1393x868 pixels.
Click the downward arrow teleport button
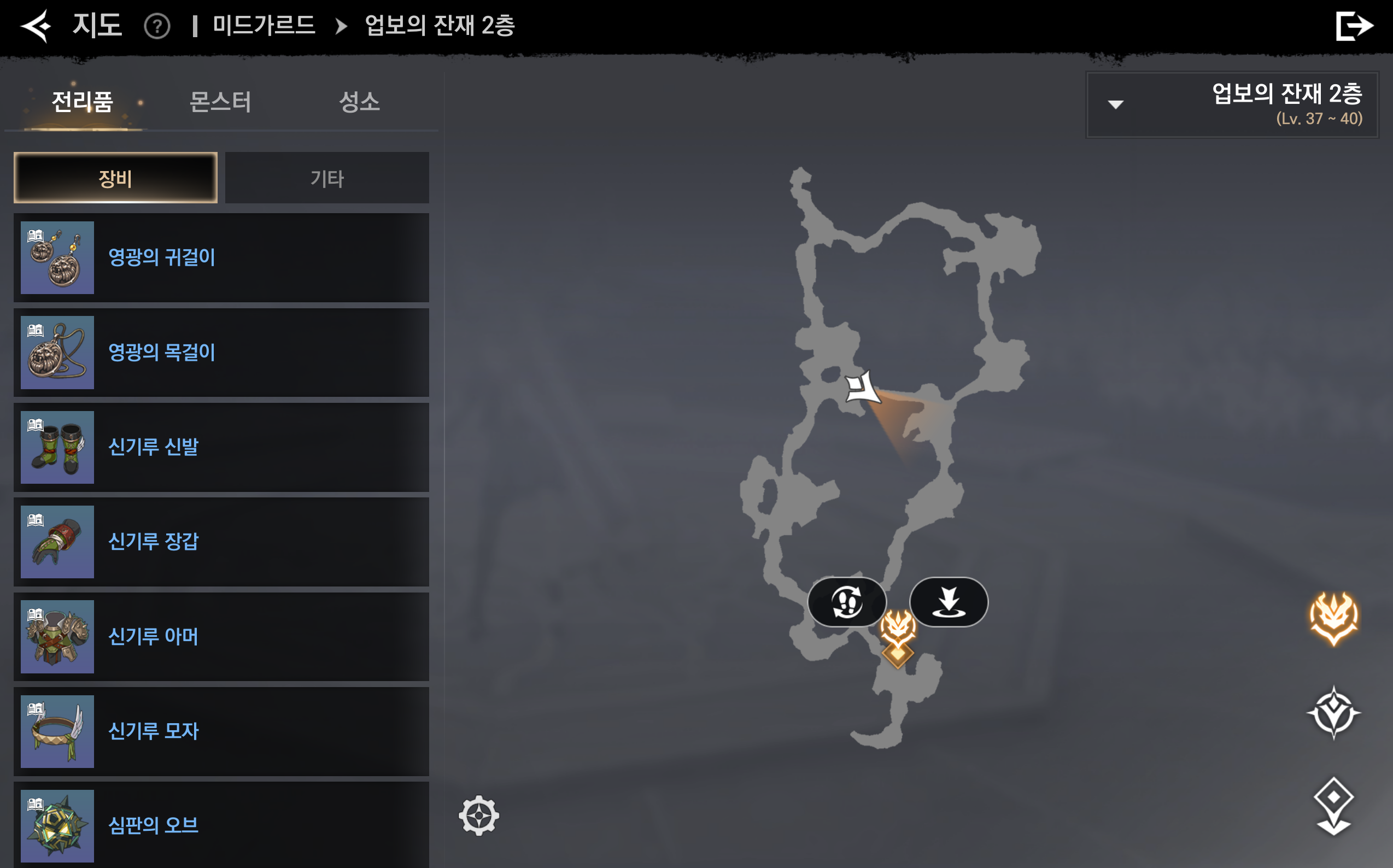(949, 602)
